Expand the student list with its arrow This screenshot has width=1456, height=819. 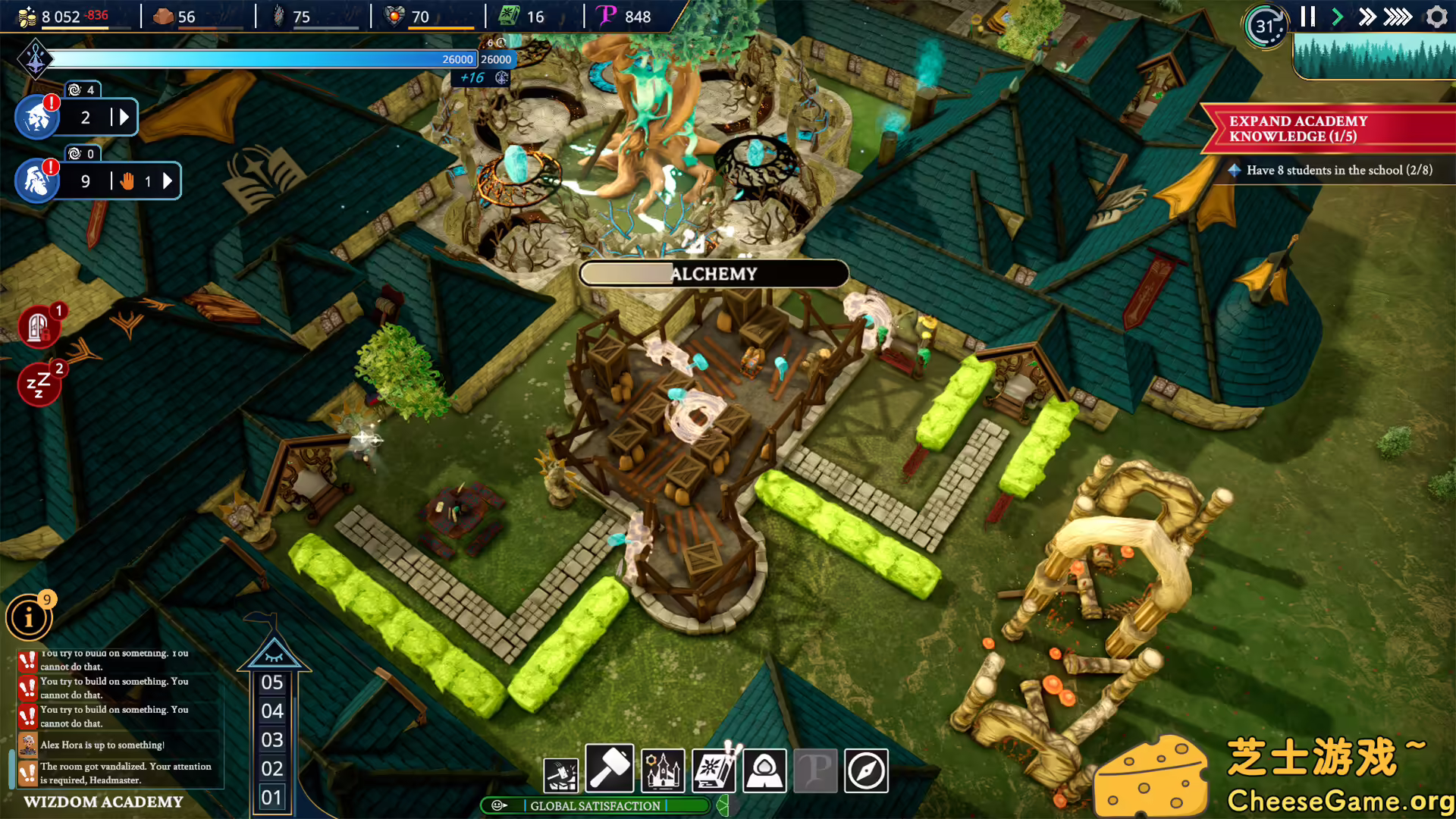coord(124,117)
